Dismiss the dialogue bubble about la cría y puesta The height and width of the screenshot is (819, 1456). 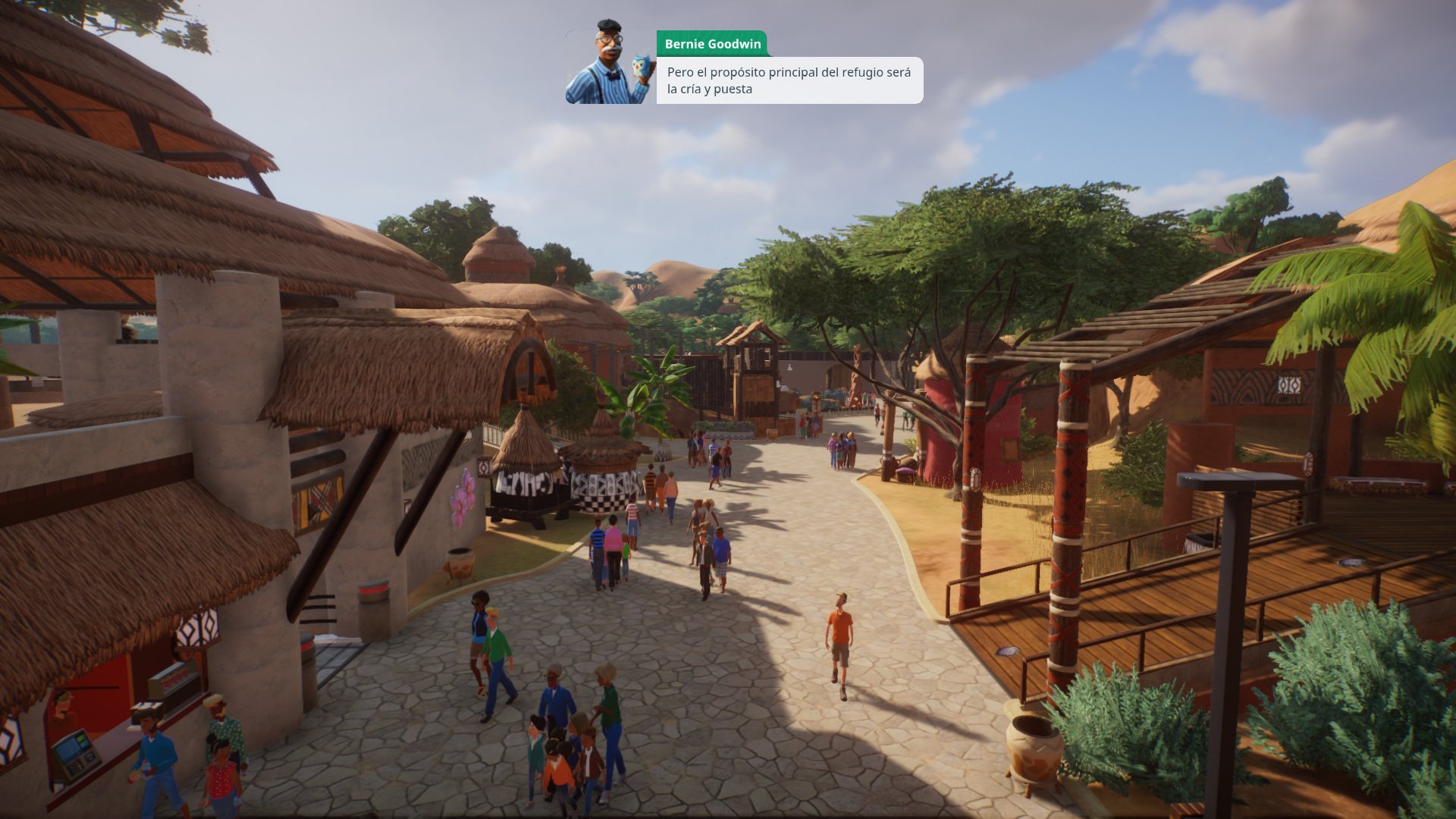(789, 80)
